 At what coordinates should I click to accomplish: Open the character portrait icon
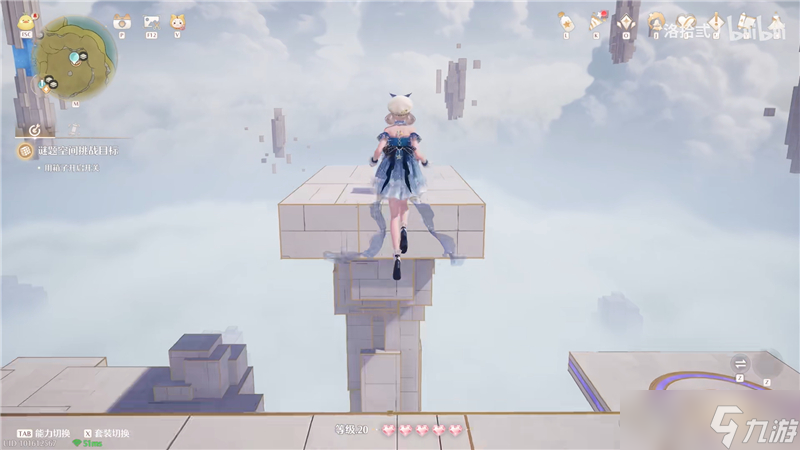(656, 20)
